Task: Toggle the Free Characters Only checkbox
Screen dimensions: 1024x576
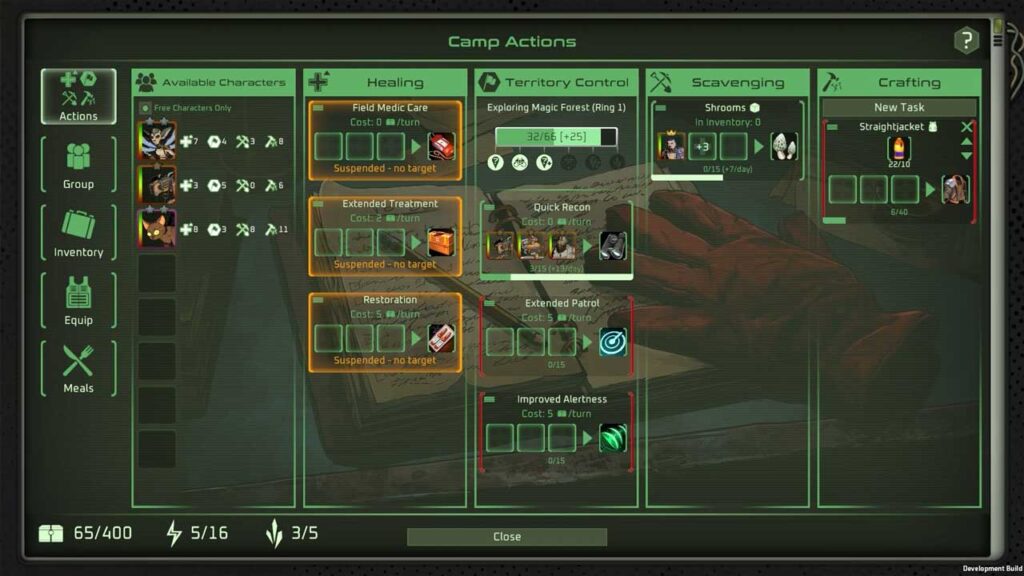Action: tap(146, 108)
